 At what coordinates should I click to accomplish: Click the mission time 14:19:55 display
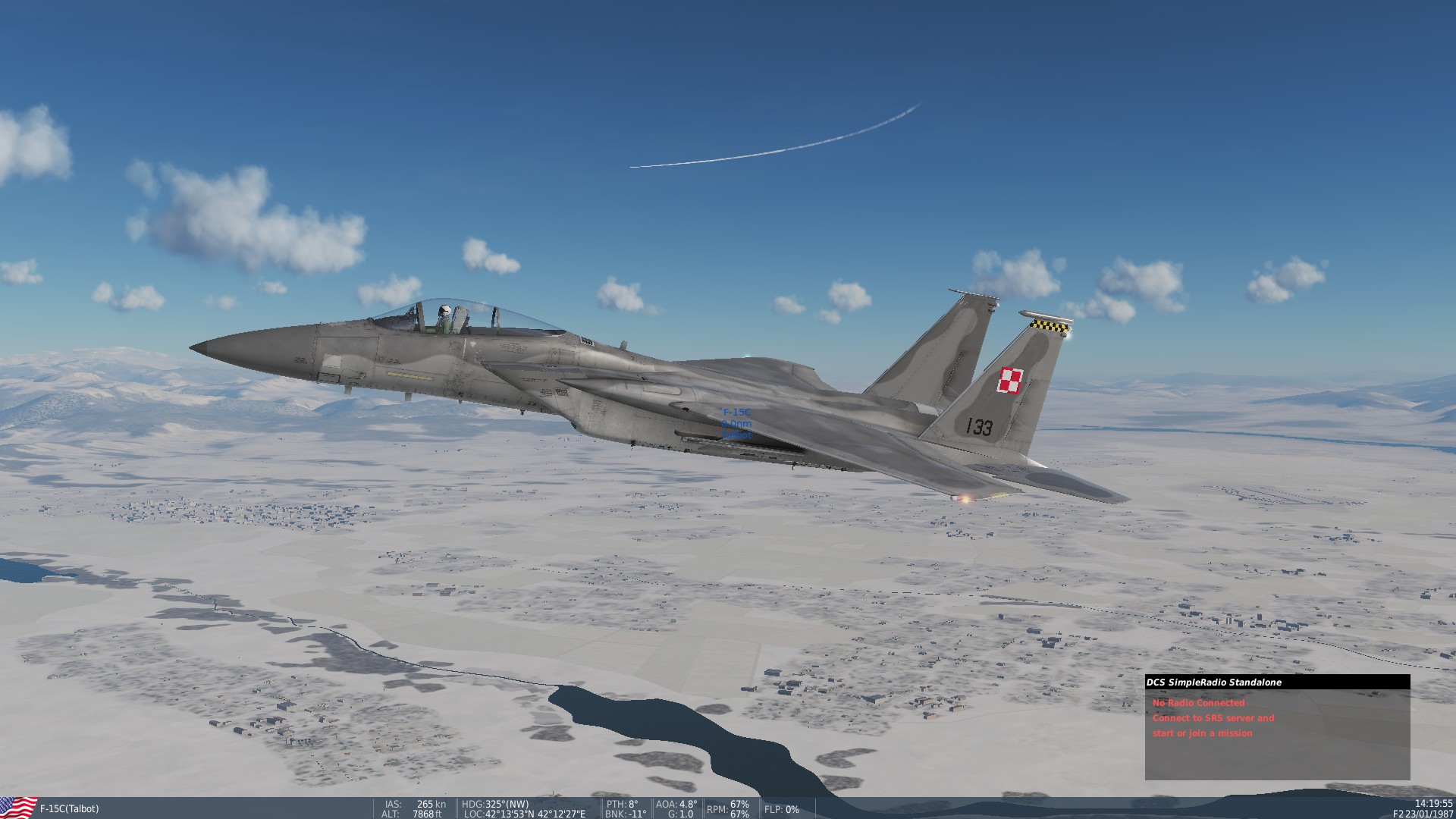click(1424, 805)
